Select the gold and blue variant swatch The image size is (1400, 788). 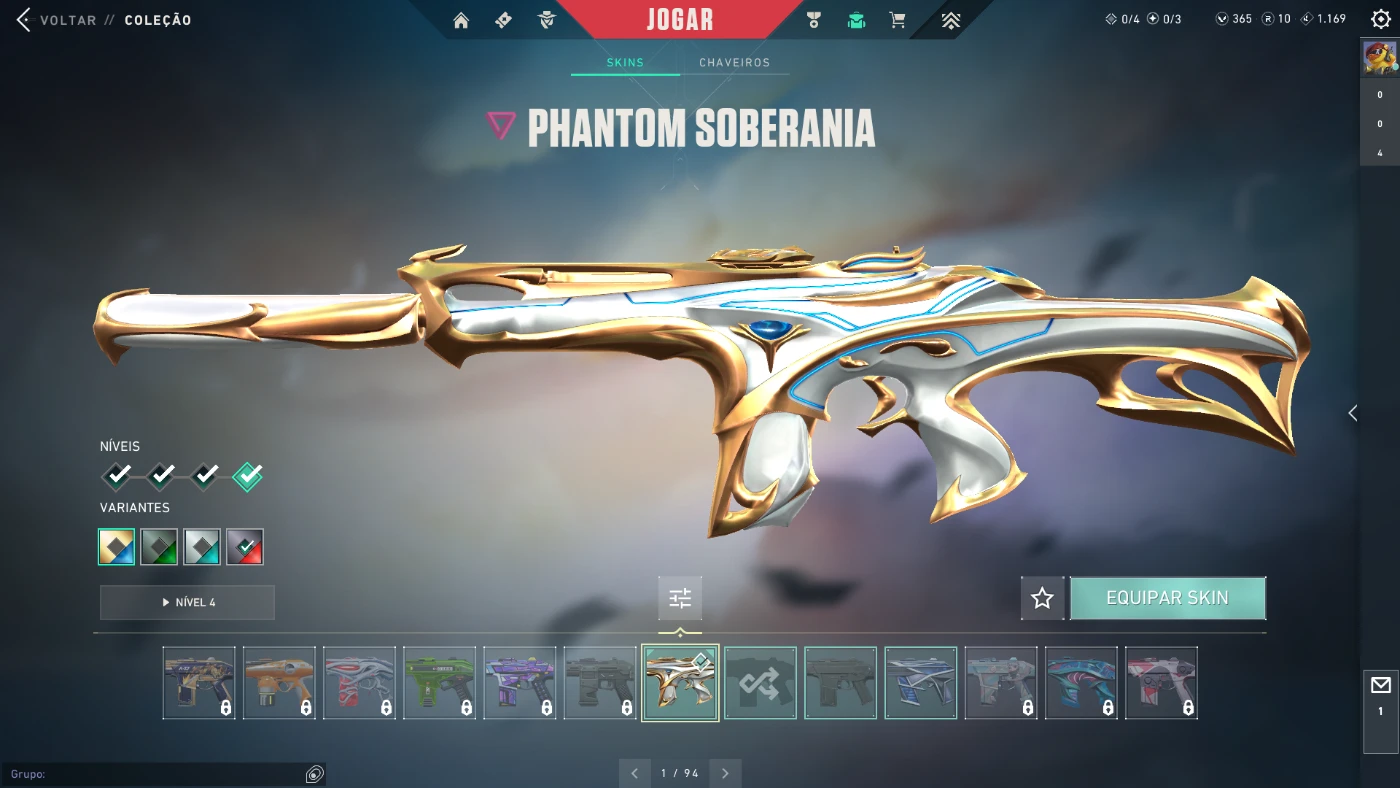[117, 547]
